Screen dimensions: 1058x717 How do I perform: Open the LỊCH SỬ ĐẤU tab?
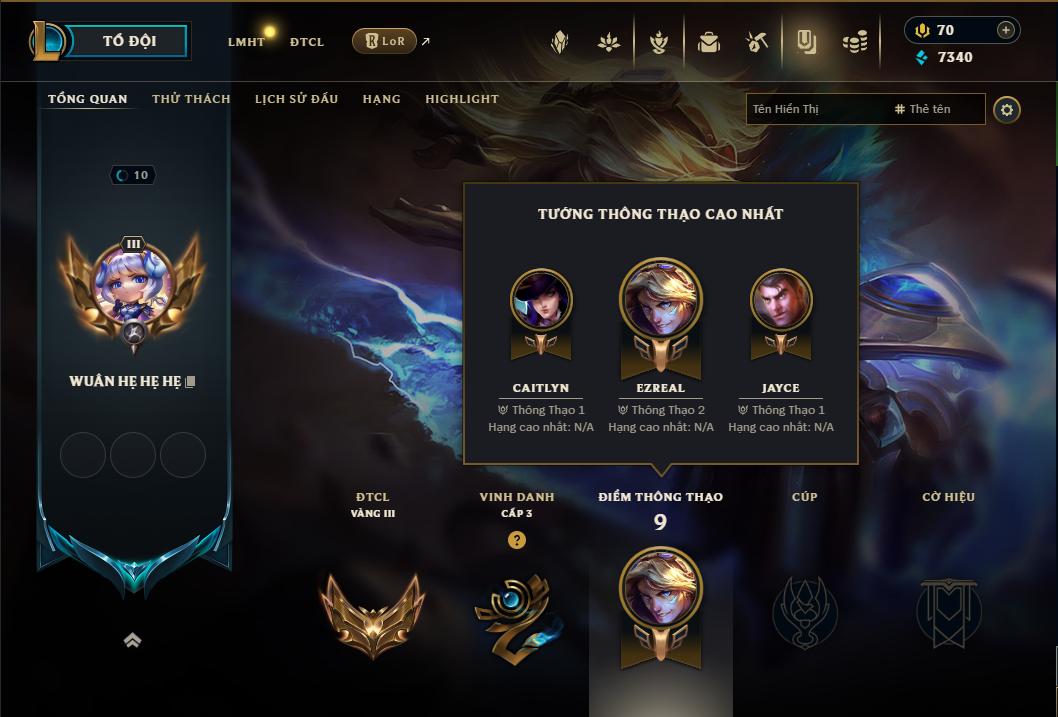(x=296, y=99)
